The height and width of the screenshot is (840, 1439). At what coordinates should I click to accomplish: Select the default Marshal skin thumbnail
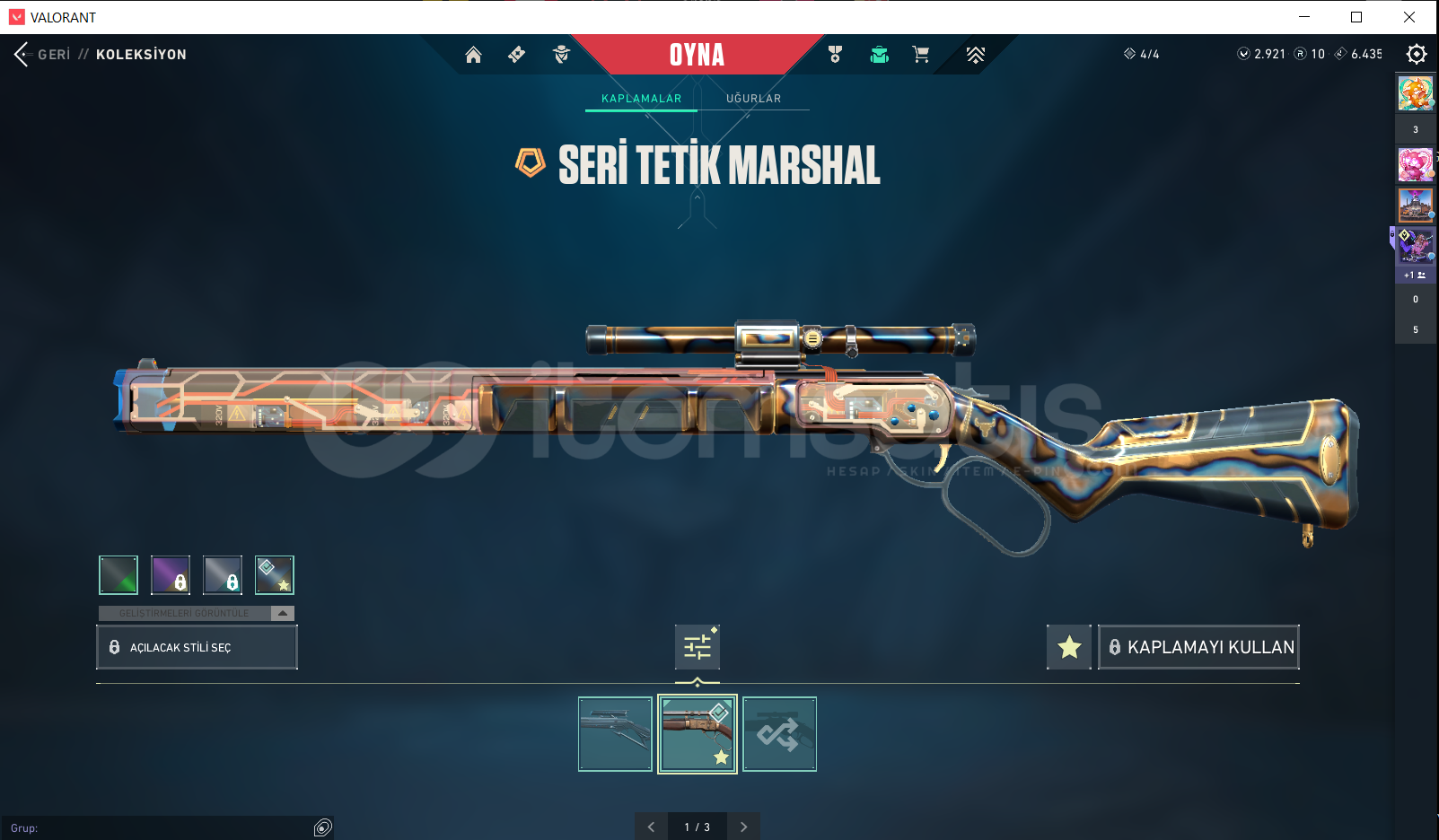click(615, 734)
